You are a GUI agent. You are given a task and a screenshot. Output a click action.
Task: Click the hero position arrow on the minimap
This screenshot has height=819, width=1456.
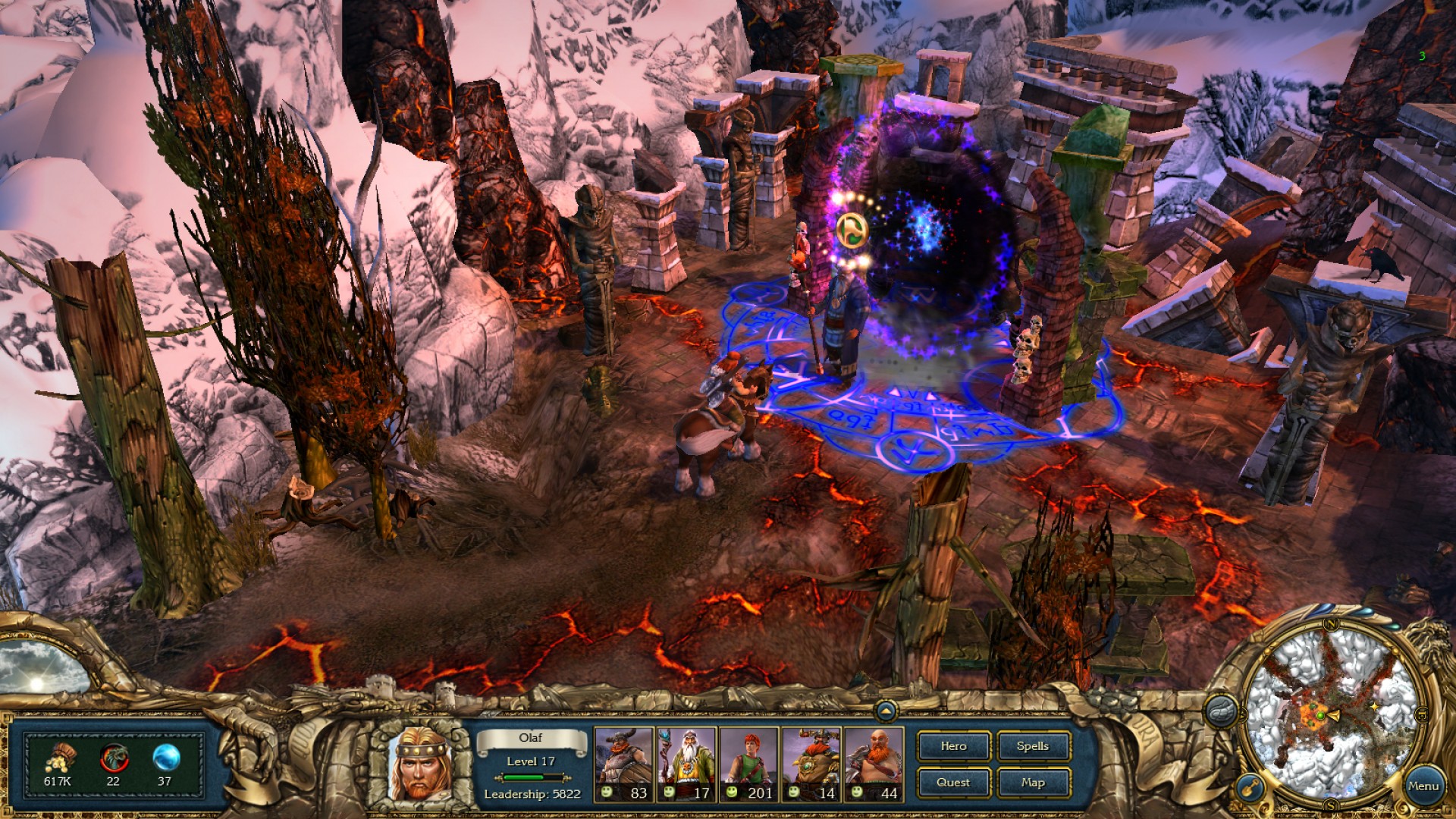(1334, 715)
